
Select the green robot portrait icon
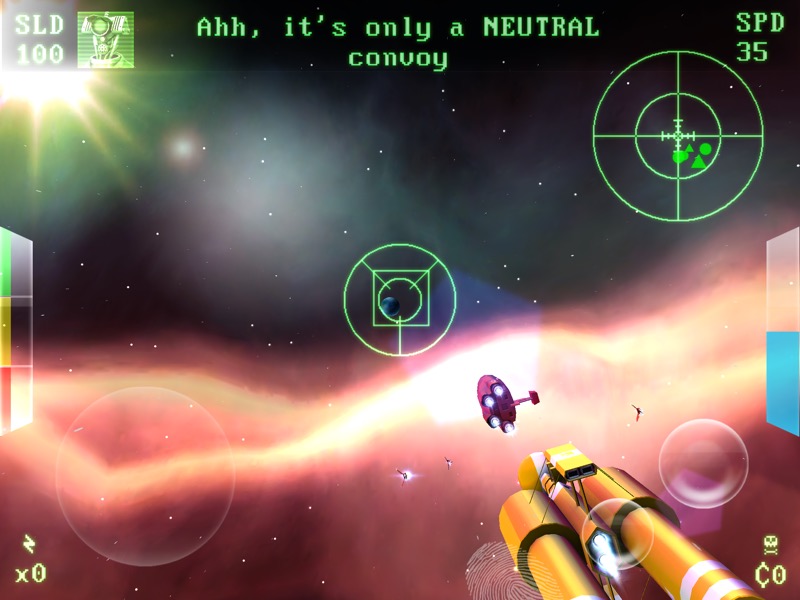click(105, 40)
